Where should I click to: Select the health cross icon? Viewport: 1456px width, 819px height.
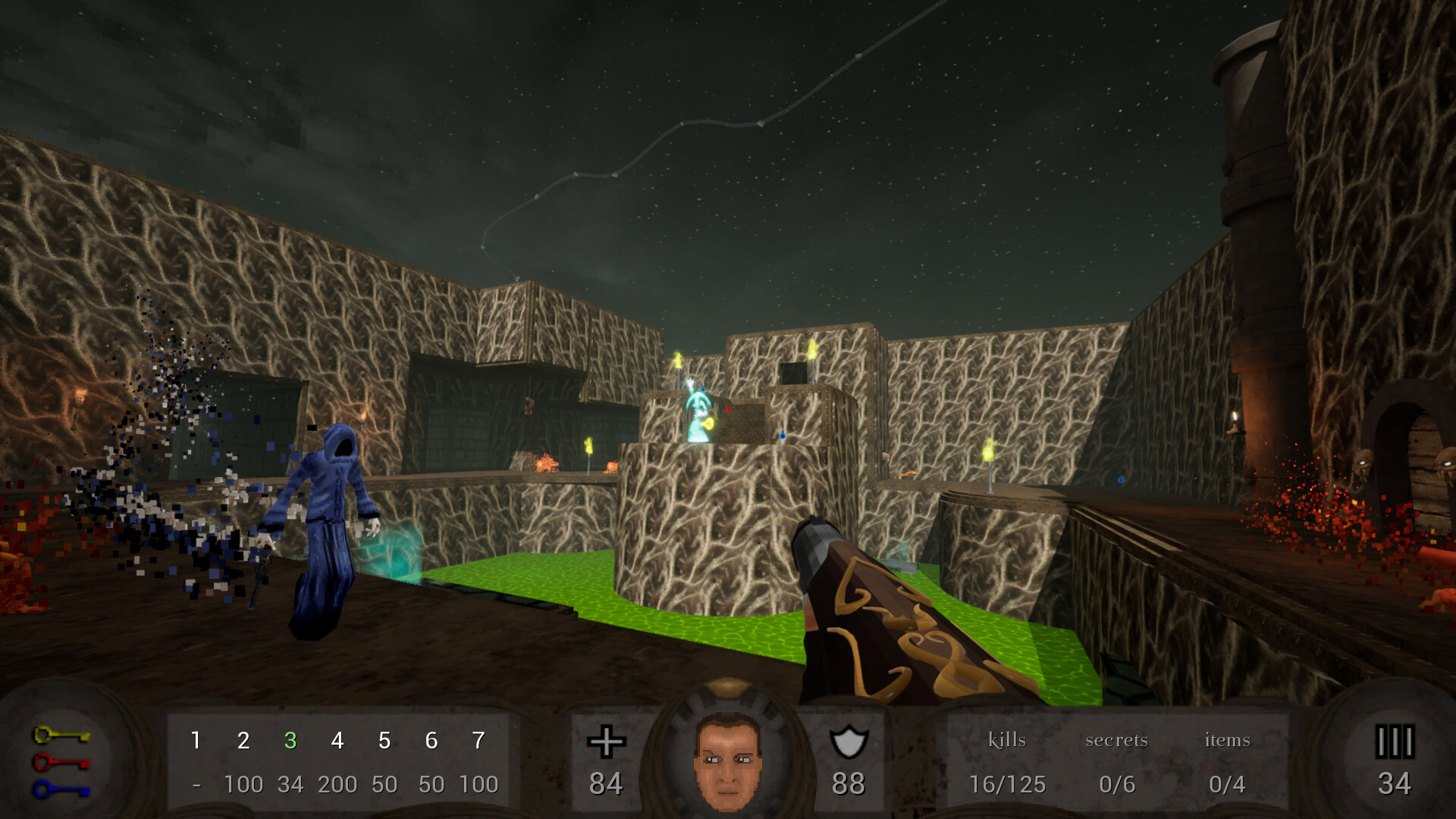click(607, 742)
